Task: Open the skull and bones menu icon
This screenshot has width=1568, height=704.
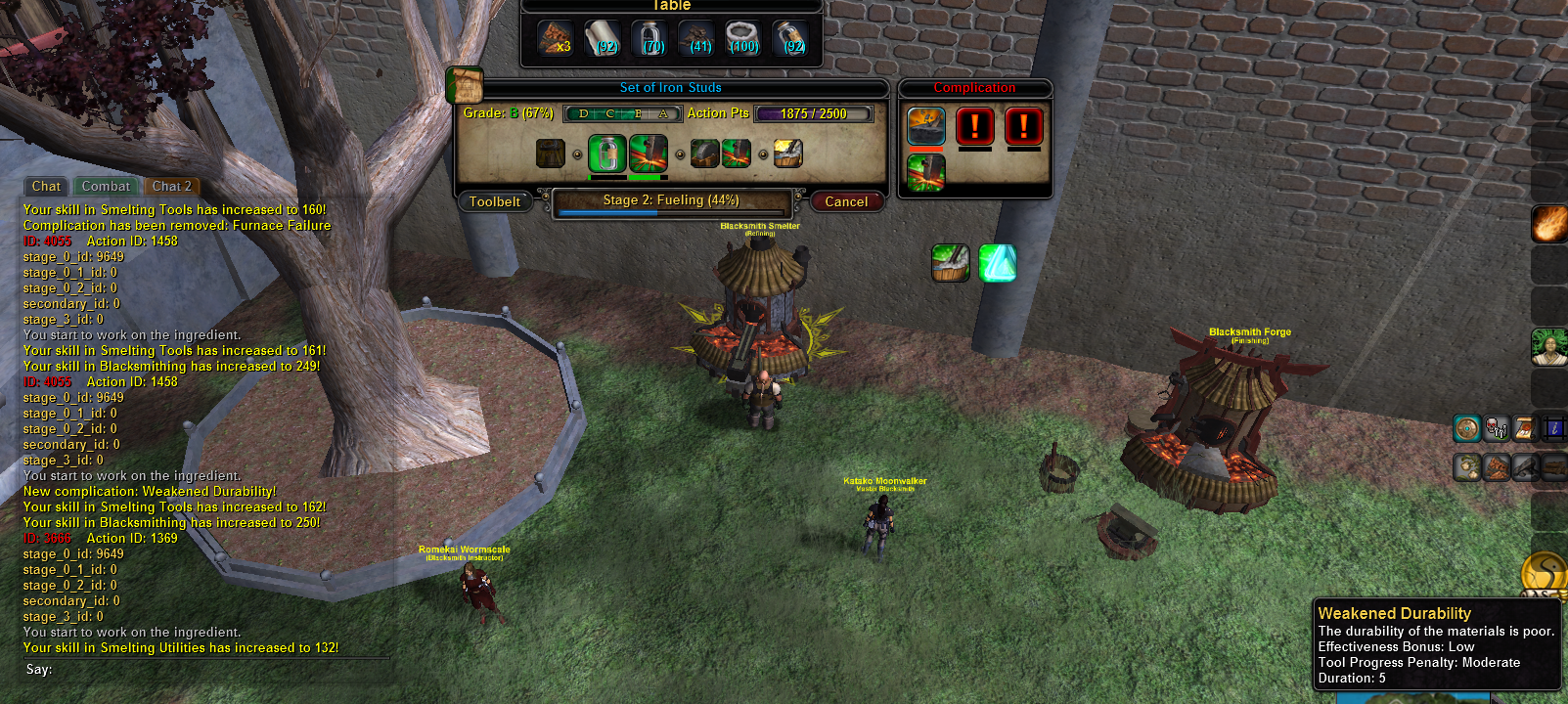Action: coord(1496,428)
